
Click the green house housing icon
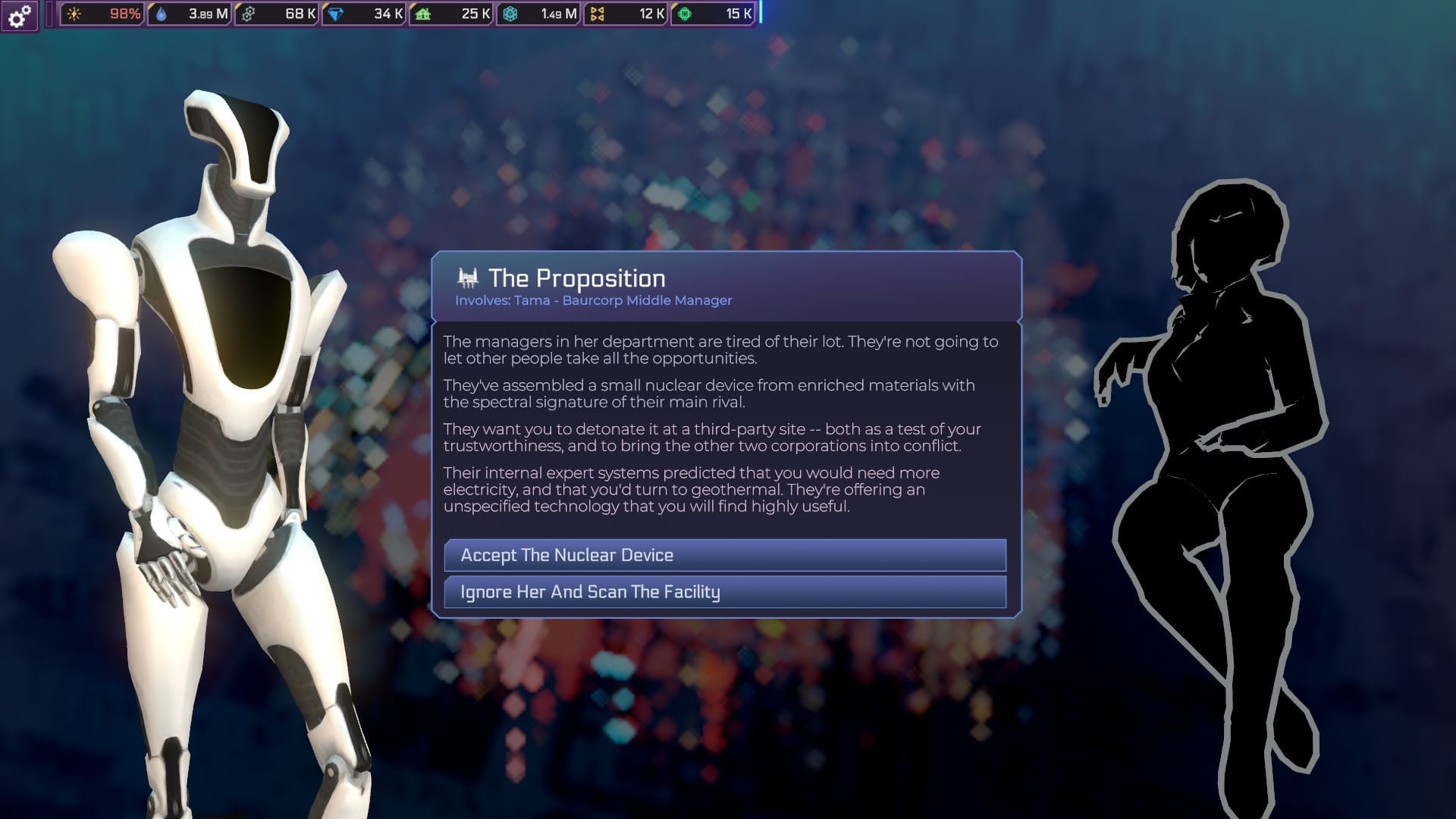click(424, 13)
